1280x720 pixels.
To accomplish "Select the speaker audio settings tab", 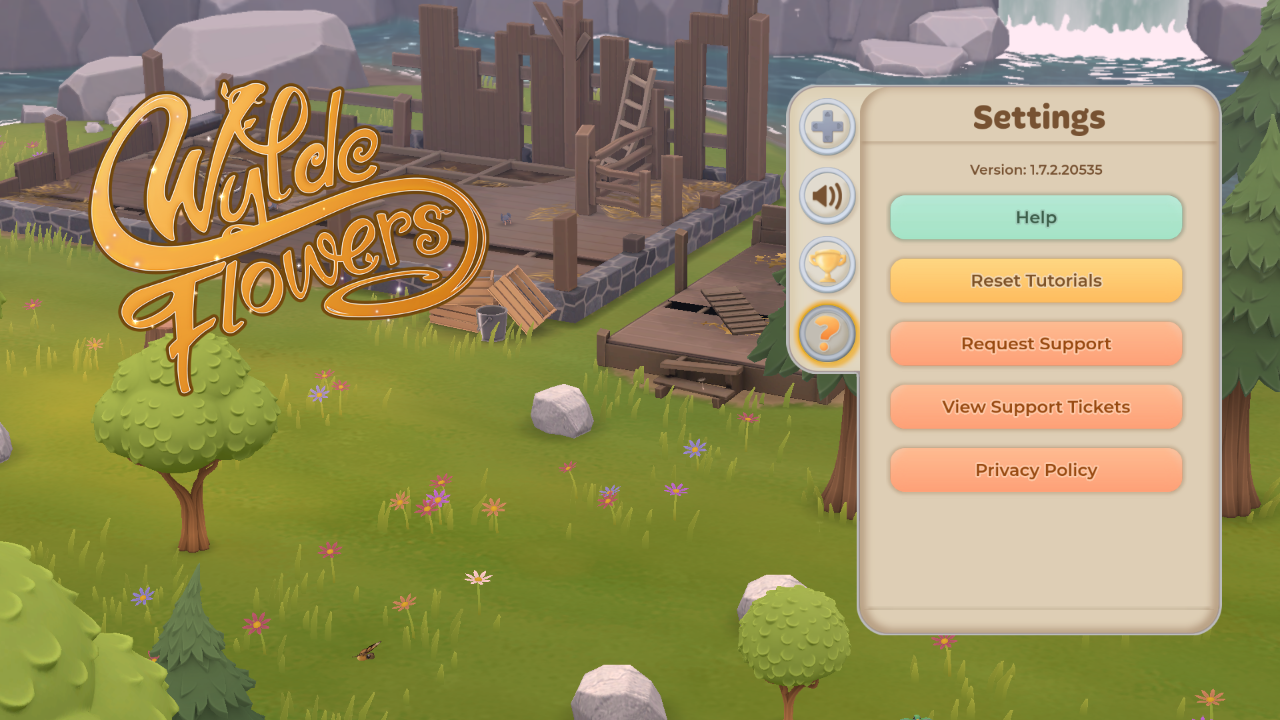I will 827,195.
